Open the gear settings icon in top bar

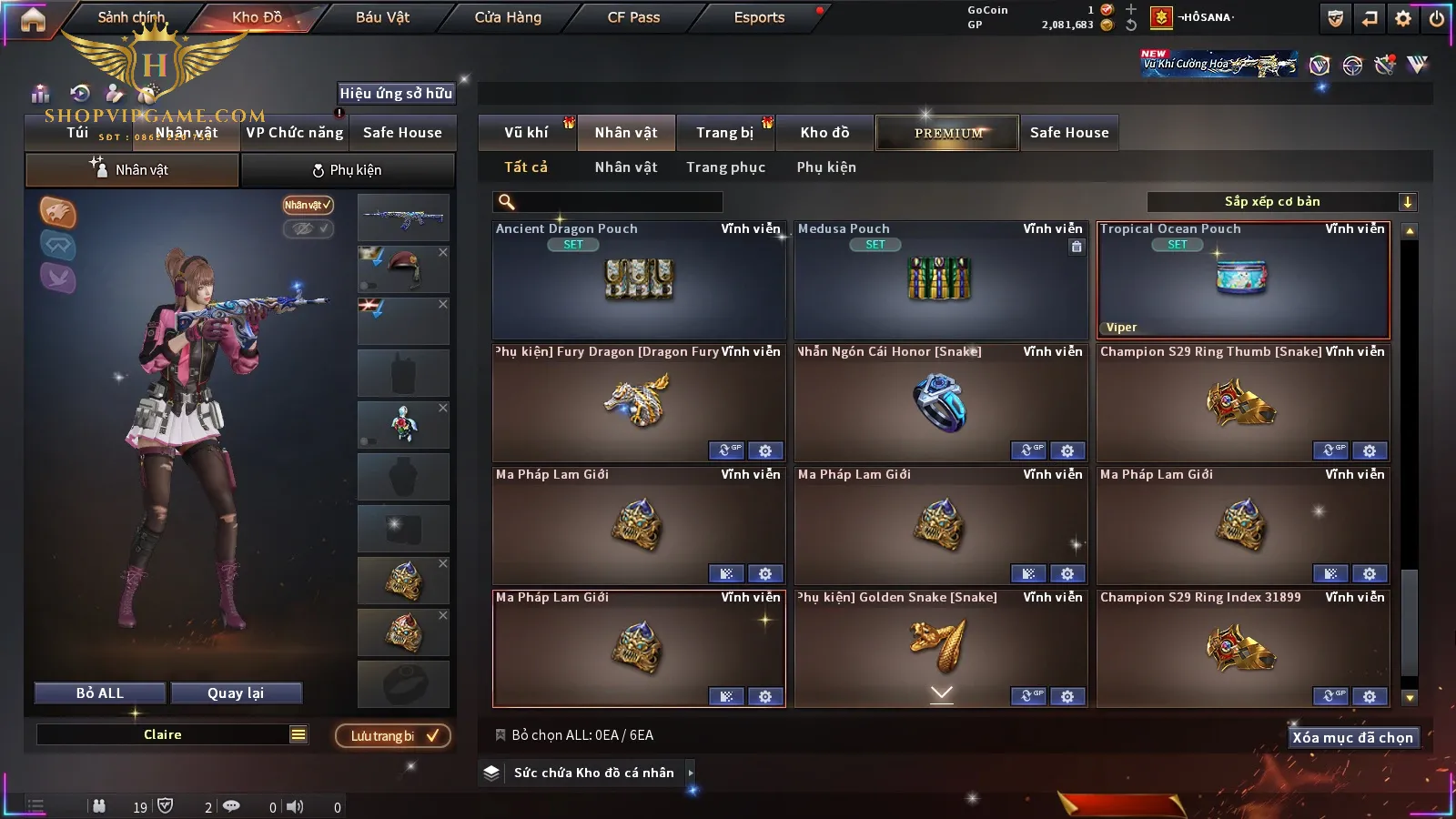1403,18
